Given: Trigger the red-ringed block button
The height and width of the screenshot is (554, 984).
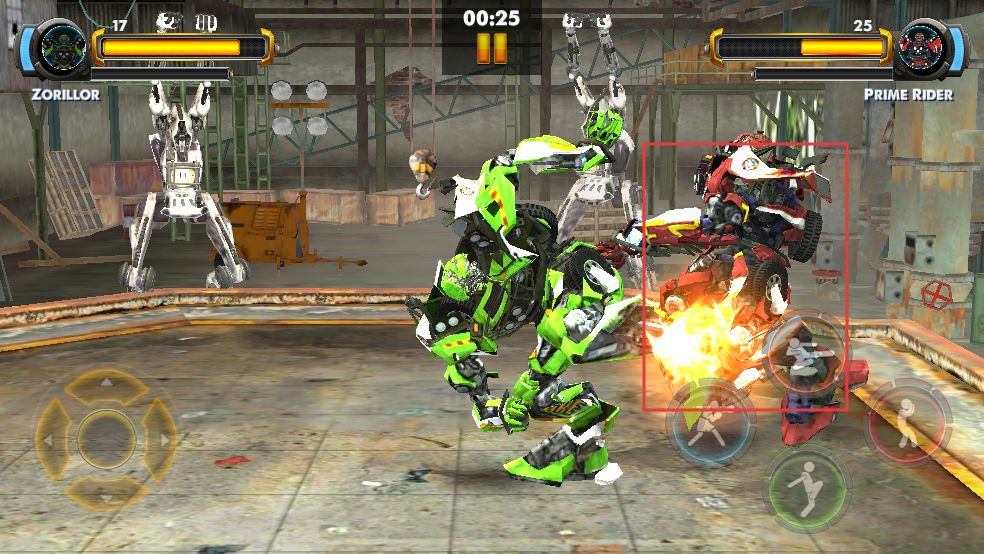Looking at the screenshot, I should [907, 421].
